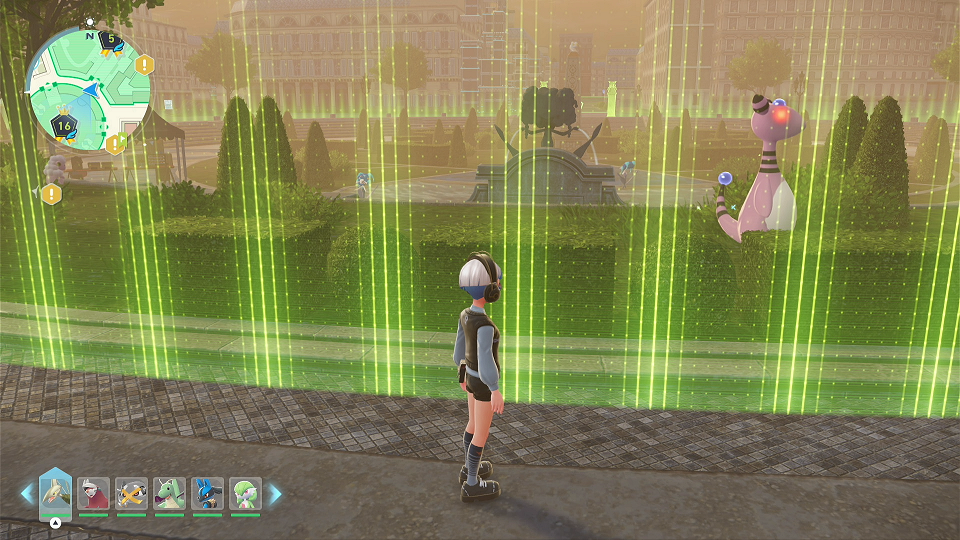Choose Skarmory in the party bar
The height and width of the screenshot is (540, 960).
coord(56,492)
